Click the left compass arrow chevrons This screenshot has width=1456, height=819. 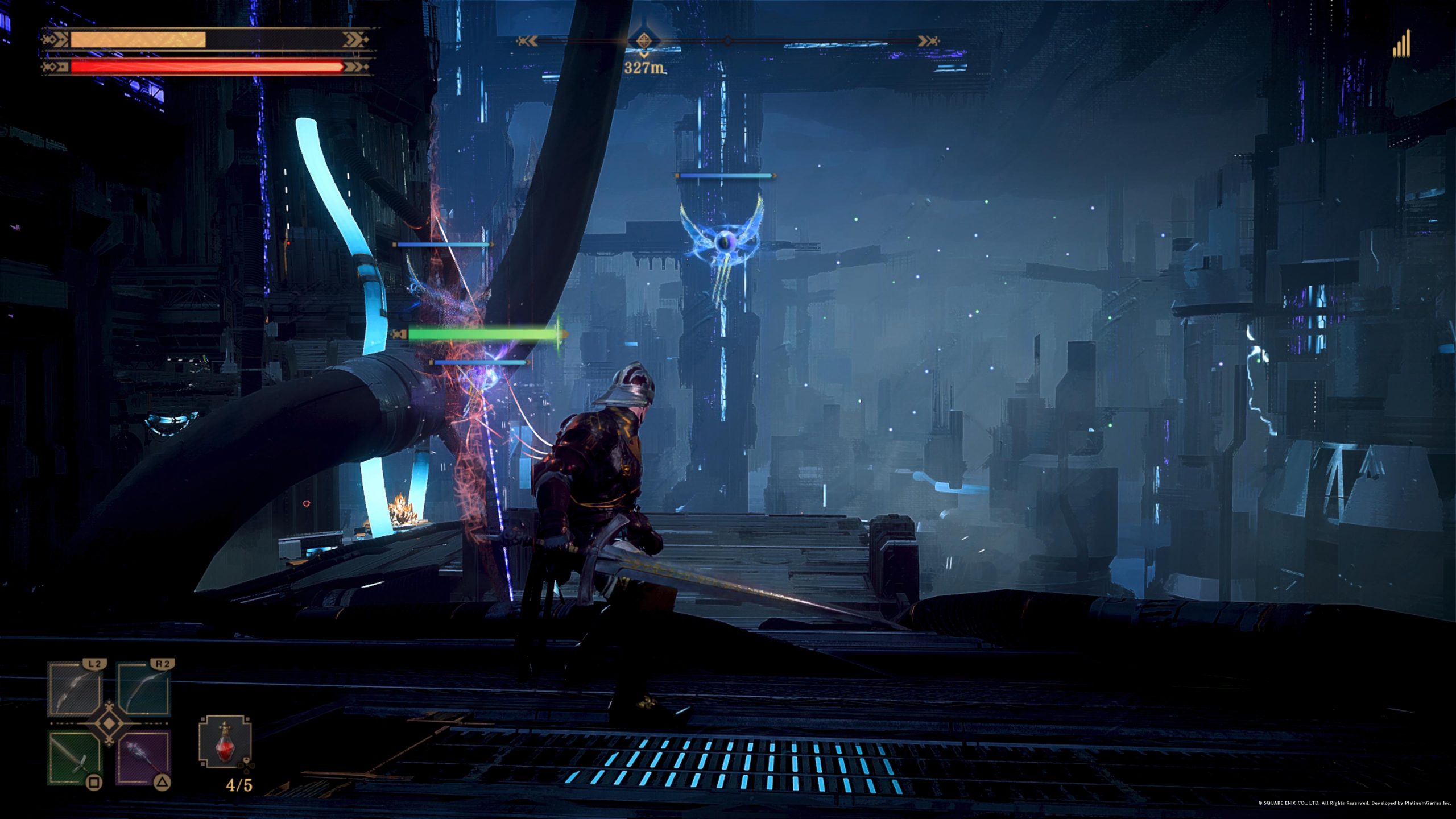tap(528, 40)
